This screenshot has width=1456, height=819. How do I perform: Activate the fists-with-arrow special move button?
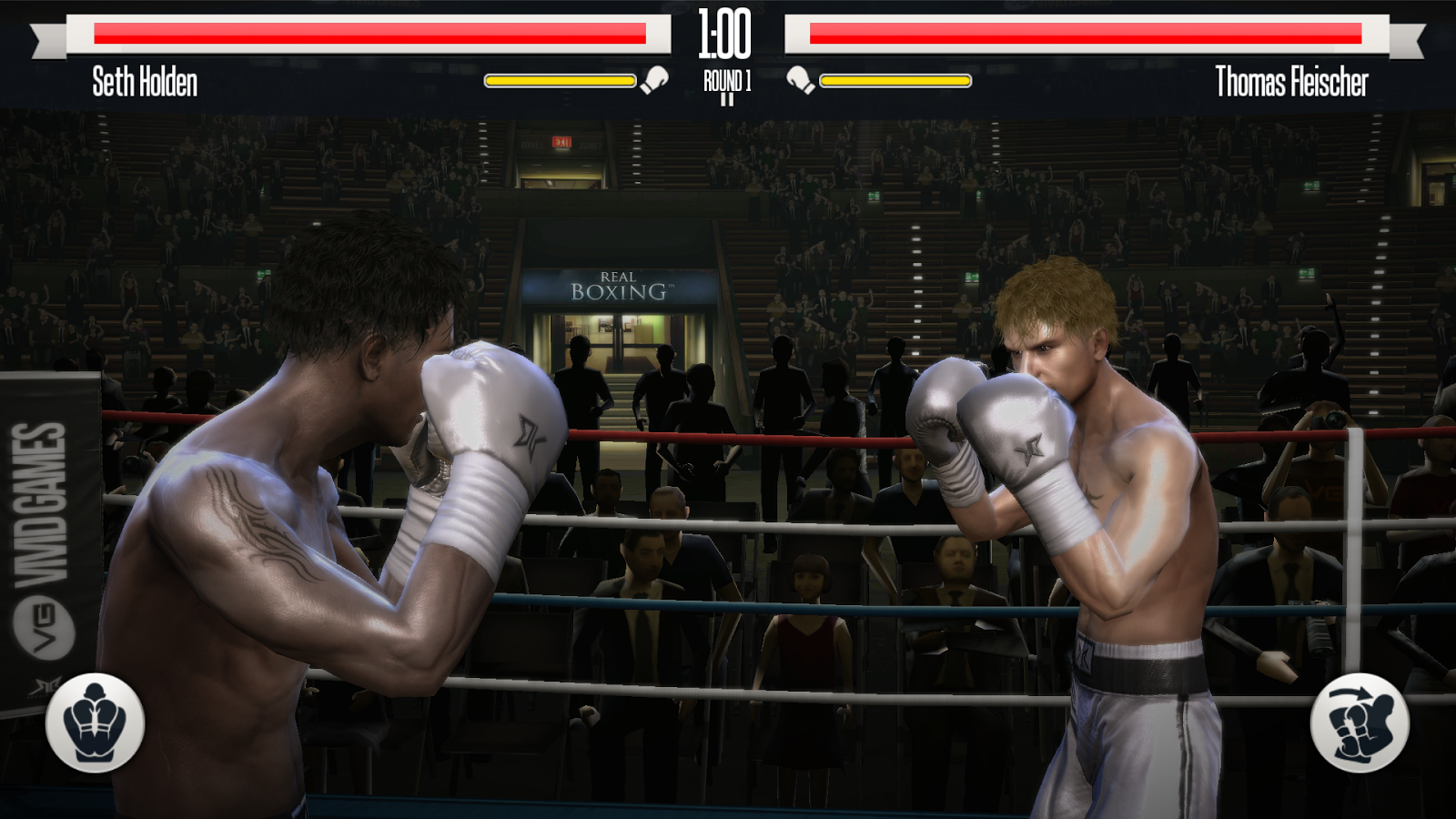(1360, 723)
